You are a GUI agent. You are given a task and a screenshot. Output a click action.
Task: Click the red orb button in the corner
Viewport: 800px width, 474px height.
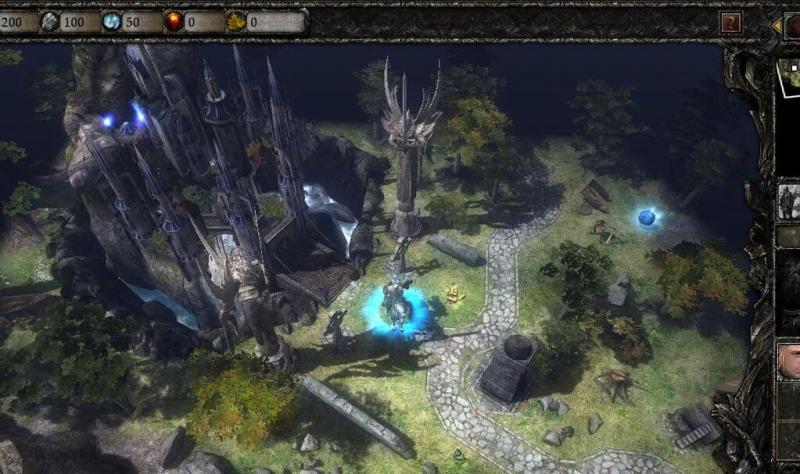792,24
